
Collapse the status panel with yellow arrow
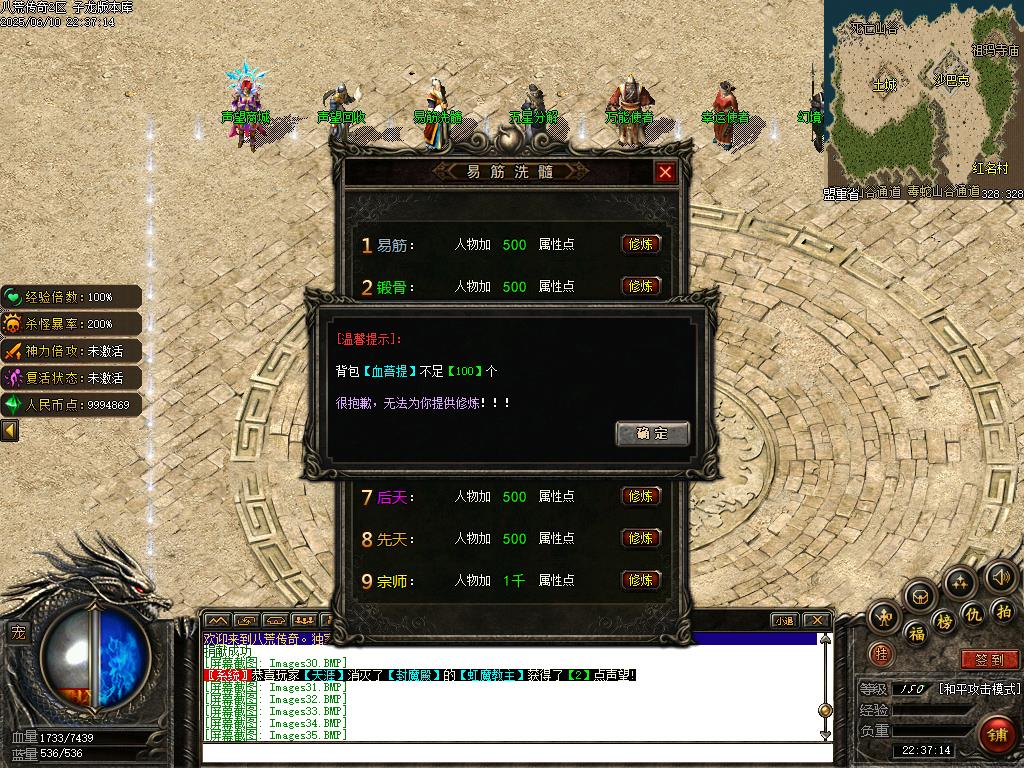coord(10,430)
